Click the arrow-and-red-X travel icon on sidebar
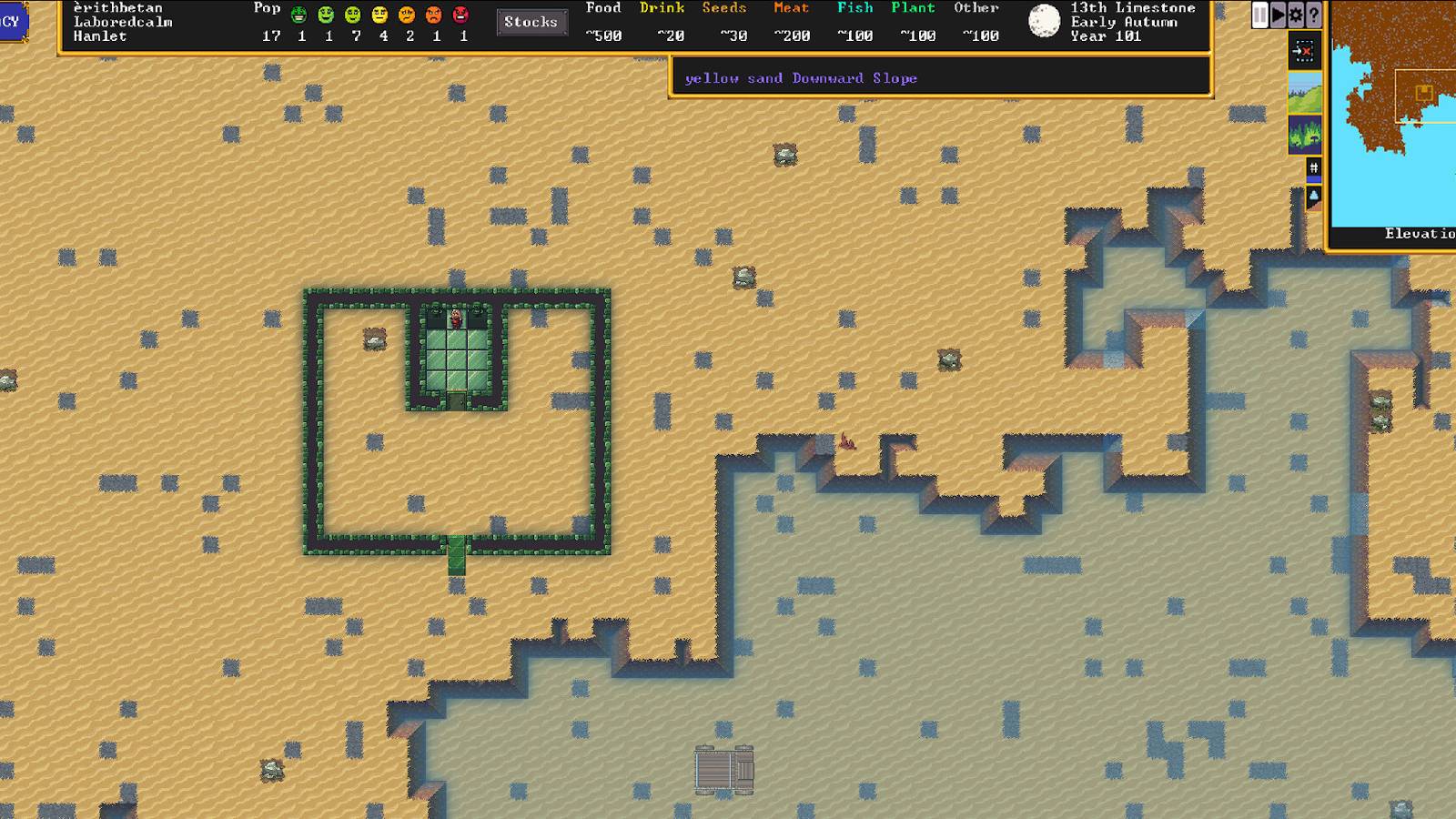The image size is (1456, 819). point(1305,52)
